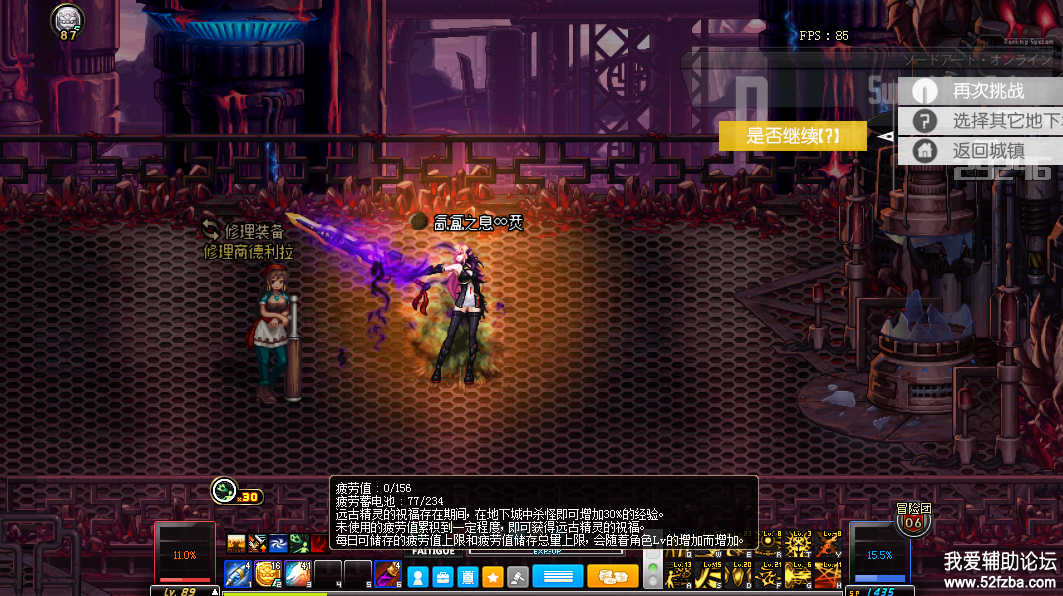This screenshot has width=1063, height=596.
Task: Open the auction gavel button
Action: [517, 576]
